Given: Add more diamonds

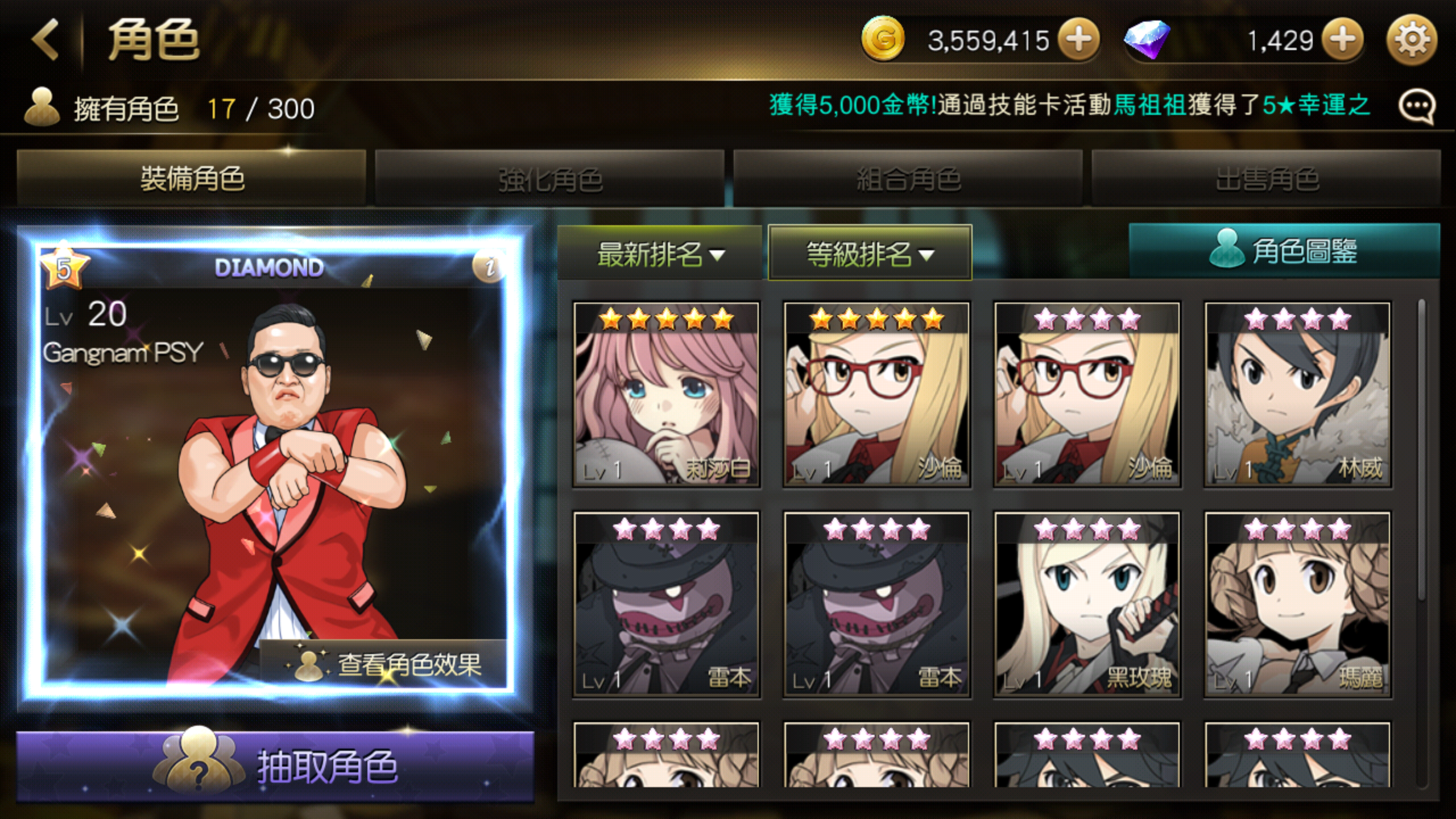Looking at the screenshot, I should (1342, 40).
